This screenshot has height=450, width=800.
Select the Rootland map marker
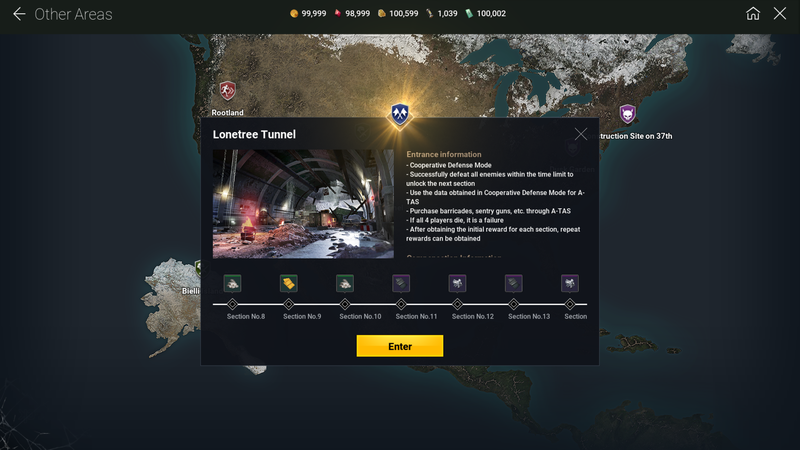tap(228, 91)
